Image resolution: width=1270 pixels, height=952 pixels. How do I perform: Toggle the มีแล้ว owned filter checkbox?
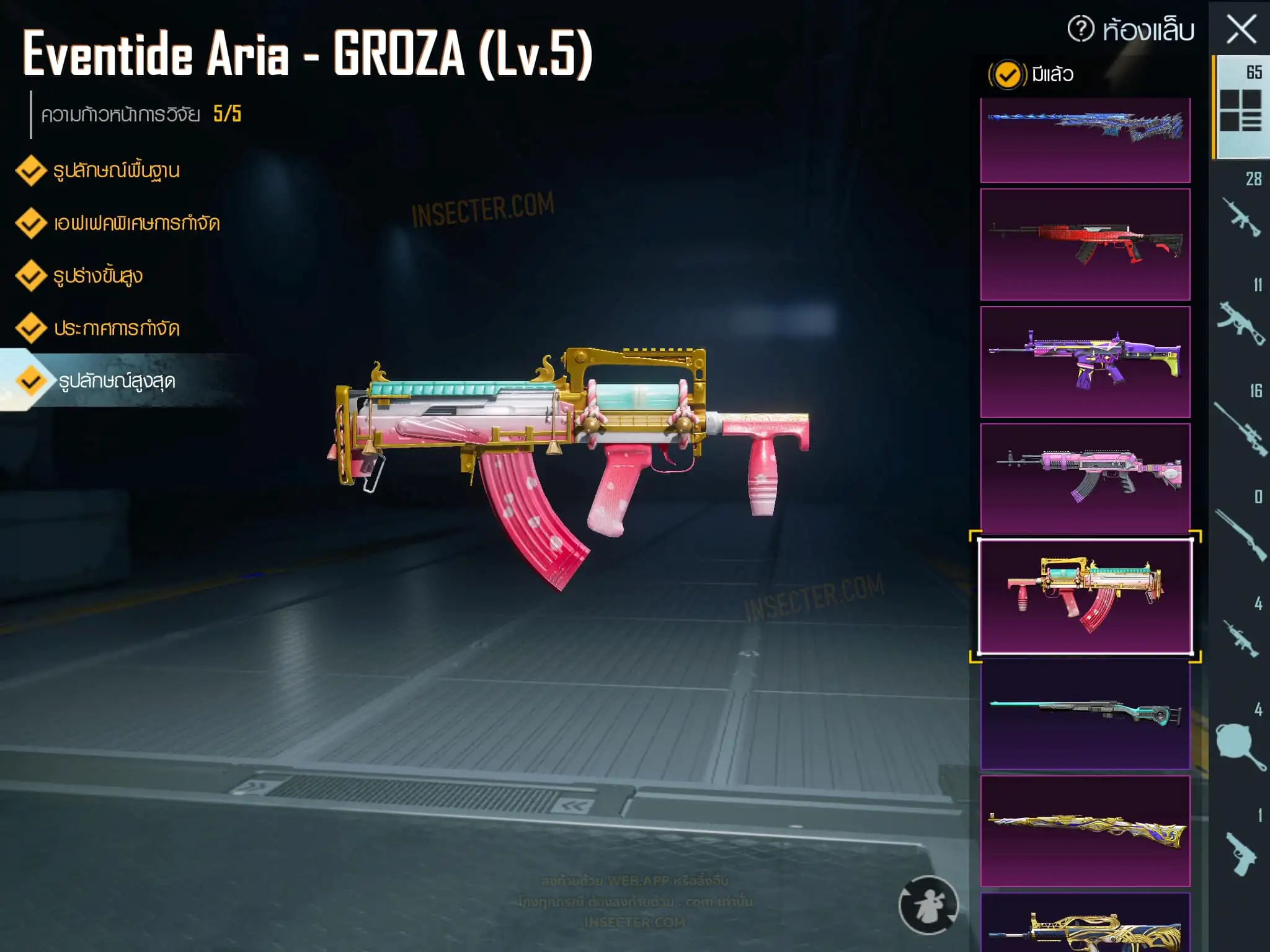[1007, 75]
